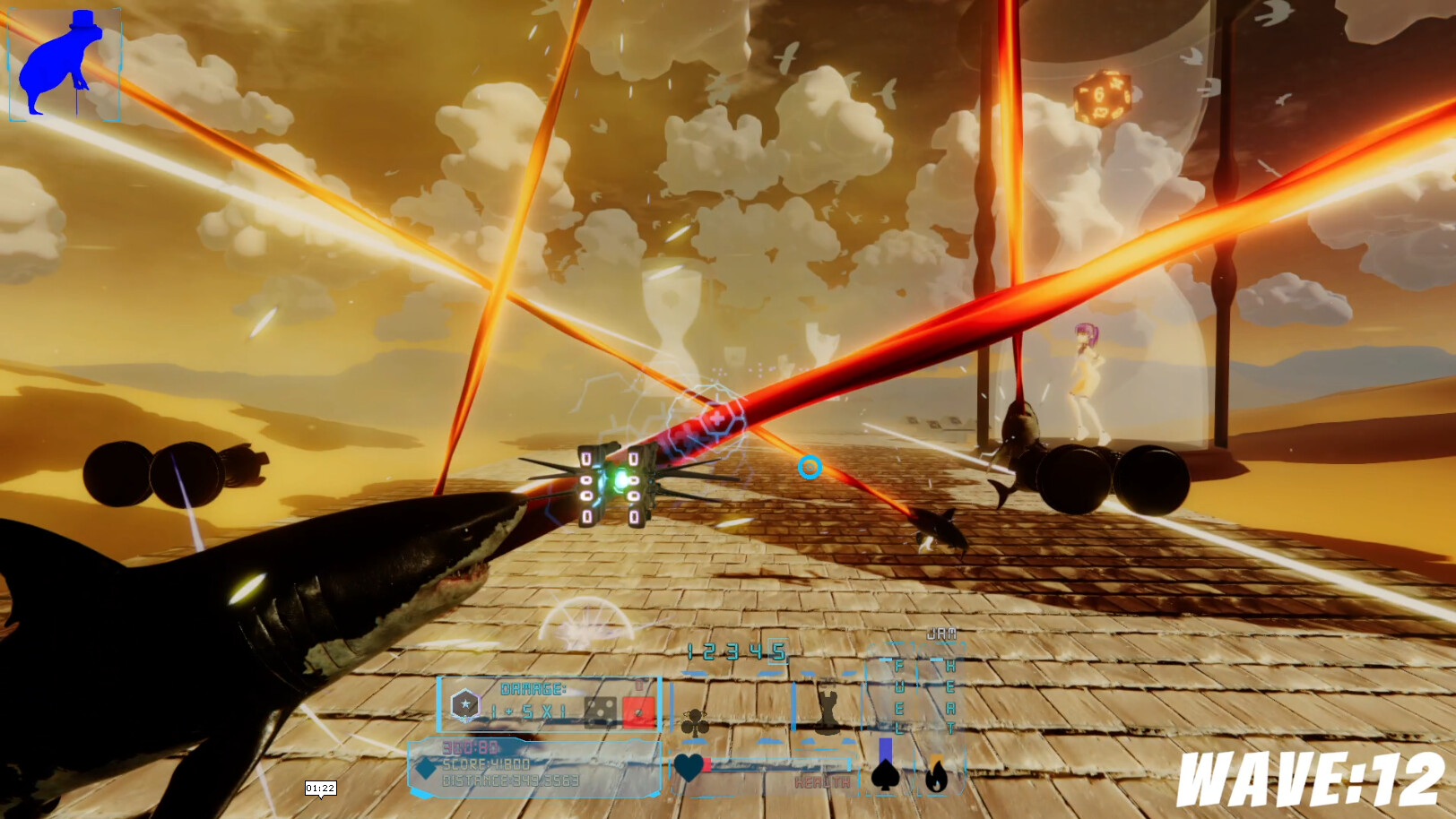Select ammo slot number 1
1456x819 pixels.
tap(689, 651)
